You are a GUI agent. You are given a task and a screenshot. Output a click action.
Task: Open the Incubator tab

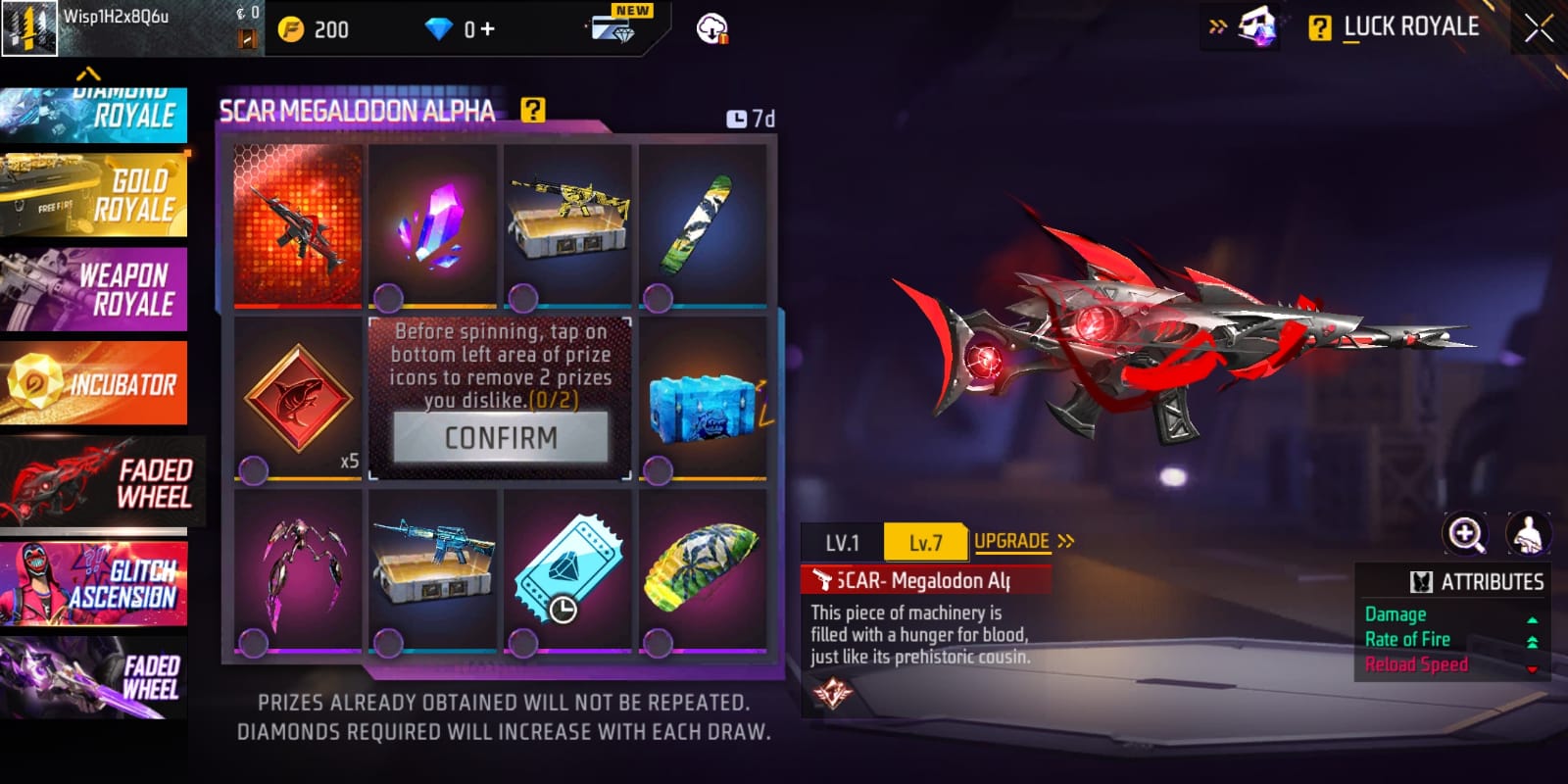(x=94, y=383)
